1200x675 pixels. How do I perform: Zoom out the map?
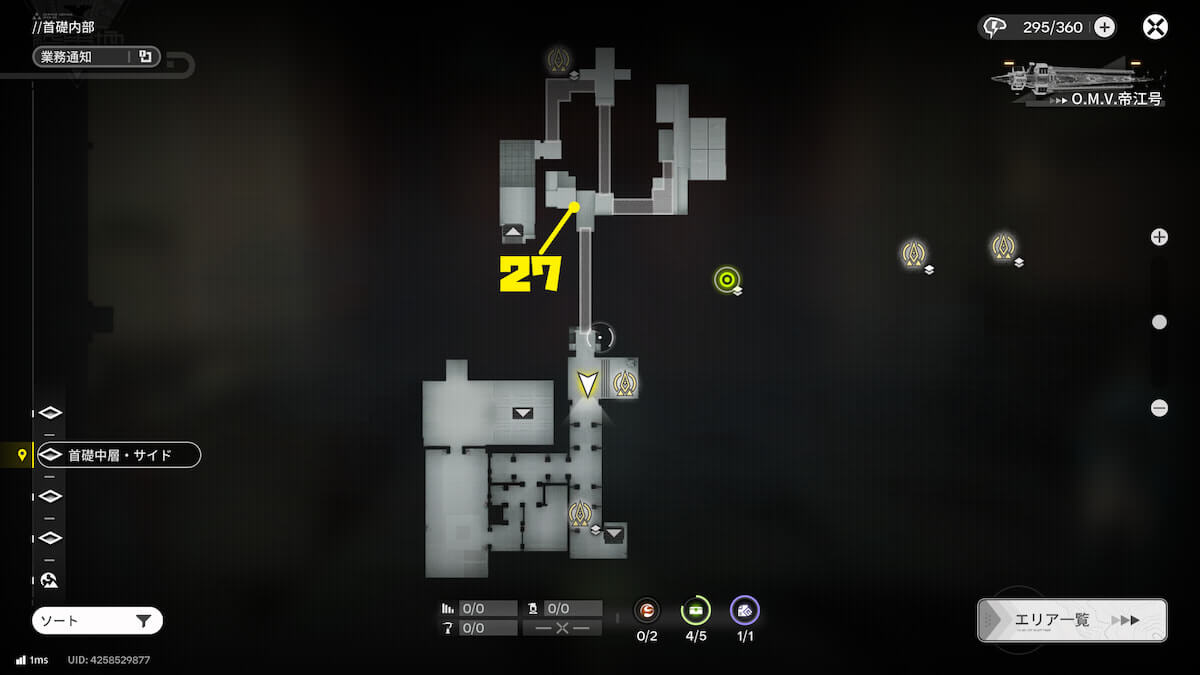pyautogui.click(x=1159, y=408)
